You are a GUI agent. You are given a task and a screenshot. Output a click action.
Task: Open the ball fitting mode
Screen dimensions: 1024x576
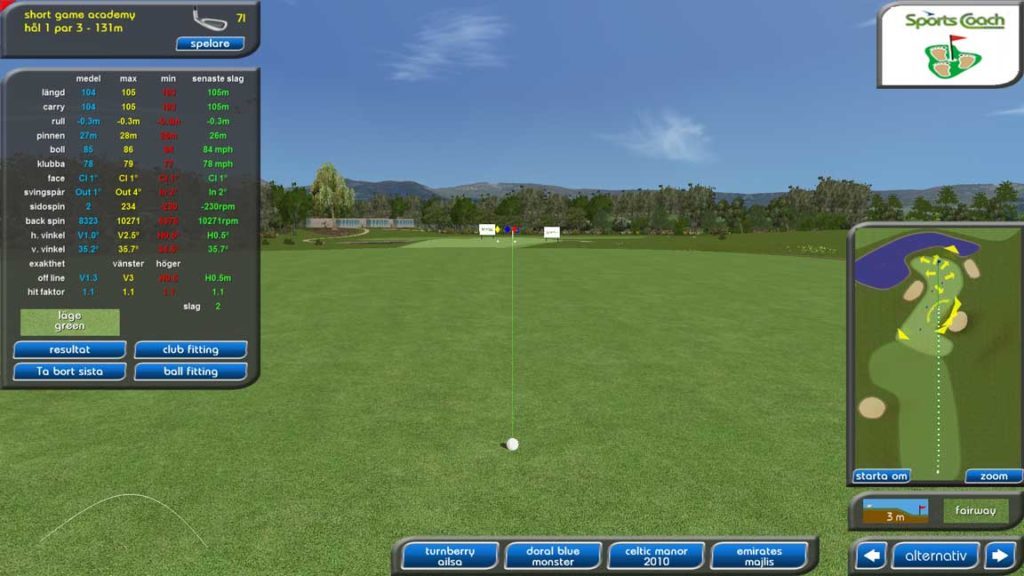click(x=190, y=371)
